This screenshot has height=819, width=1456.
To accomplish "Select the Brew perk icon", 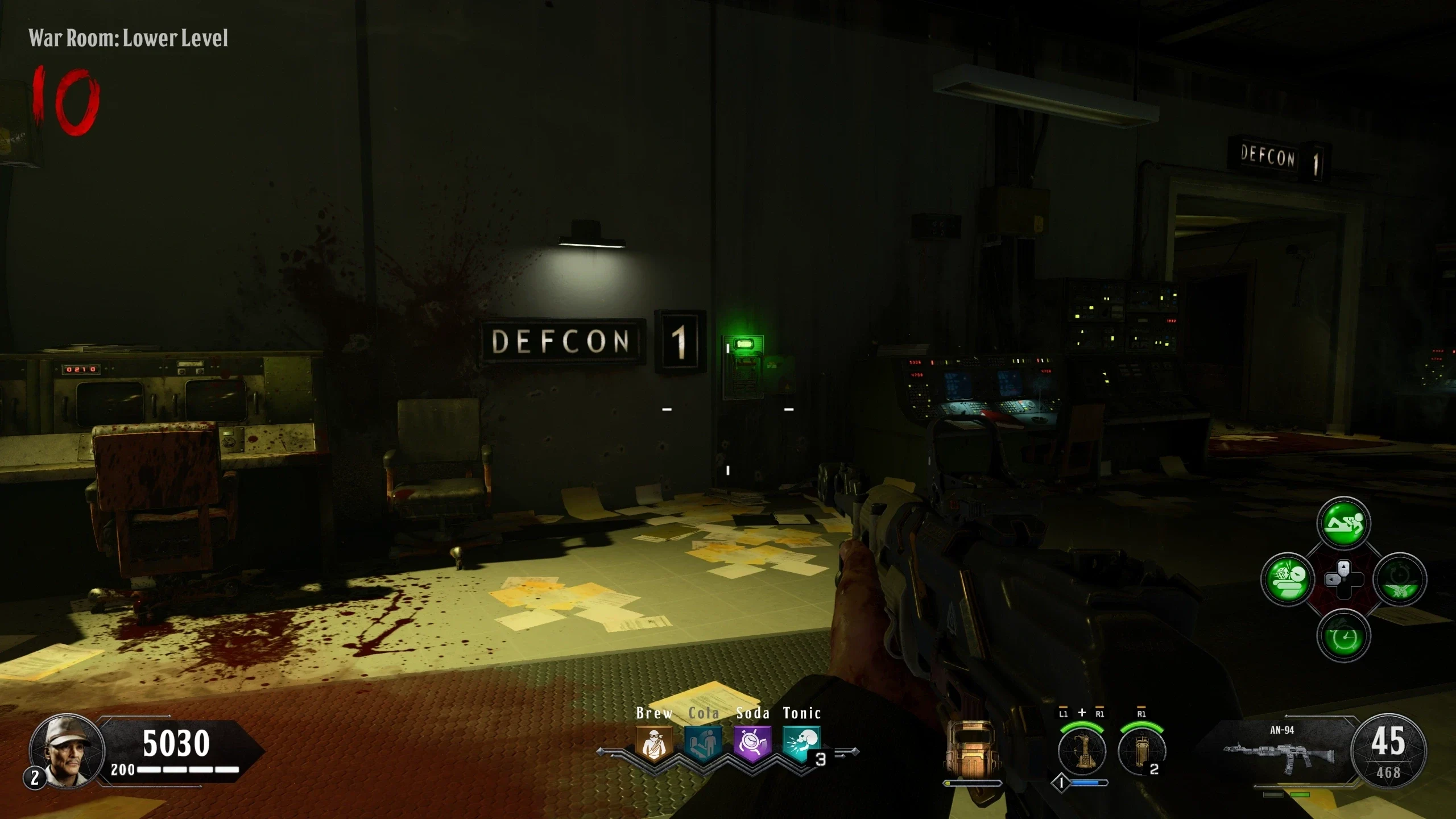I will pyautogui.click(x=654, y=744).
